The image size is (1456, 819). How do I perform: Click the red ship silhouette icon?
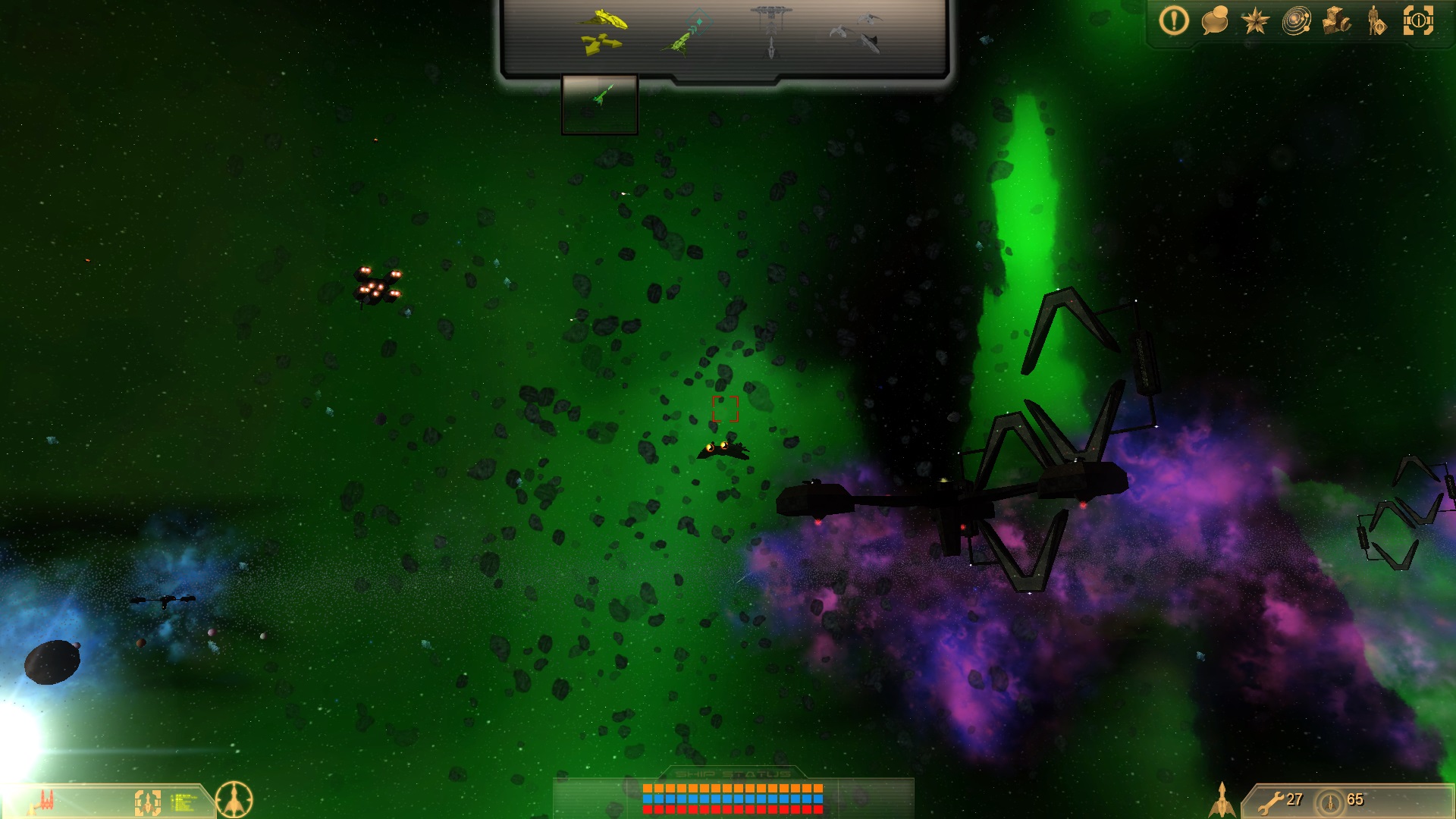coord(47,800)
